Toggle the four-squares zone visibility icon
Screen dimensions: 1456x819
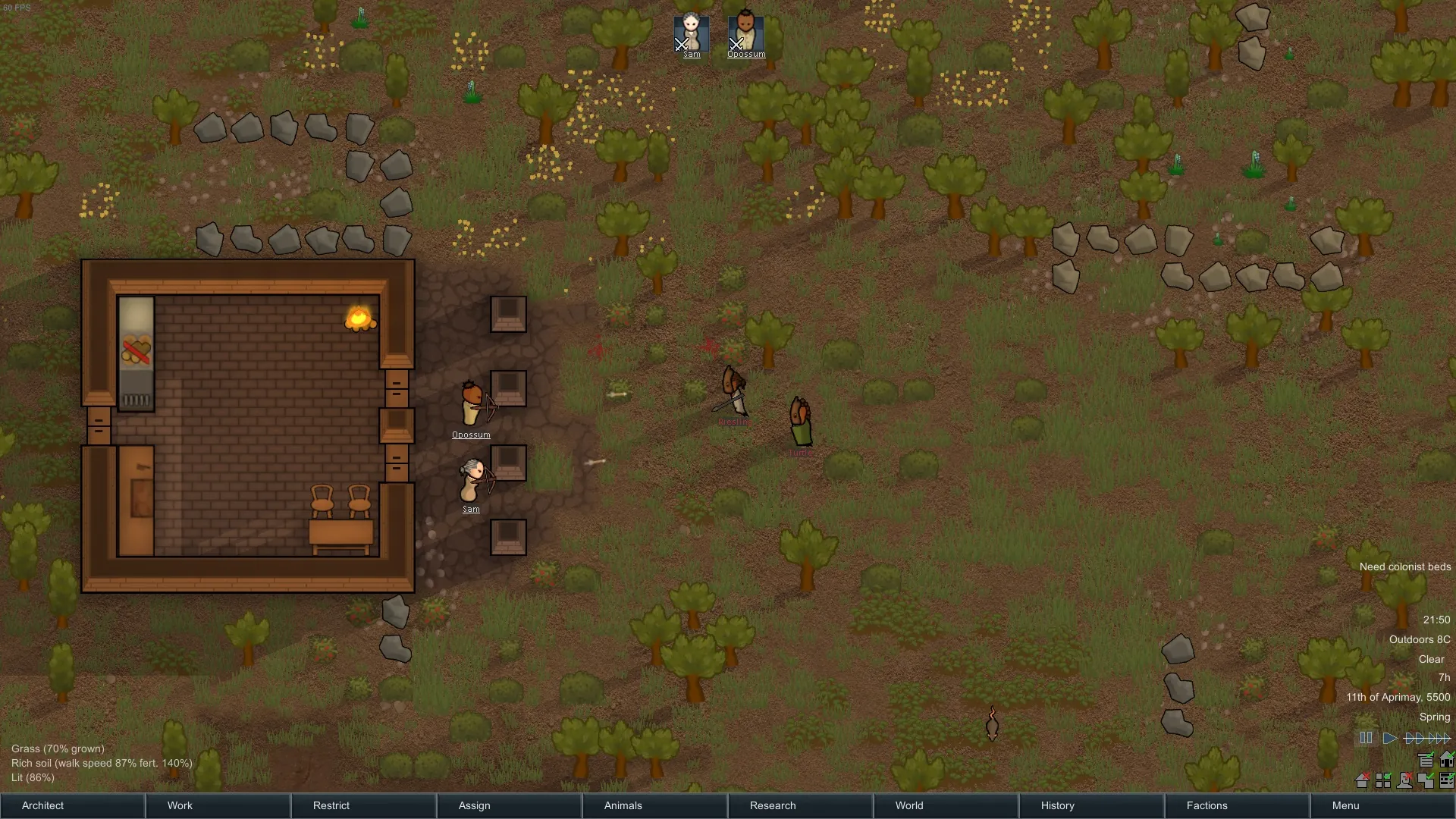[1383, 780]
